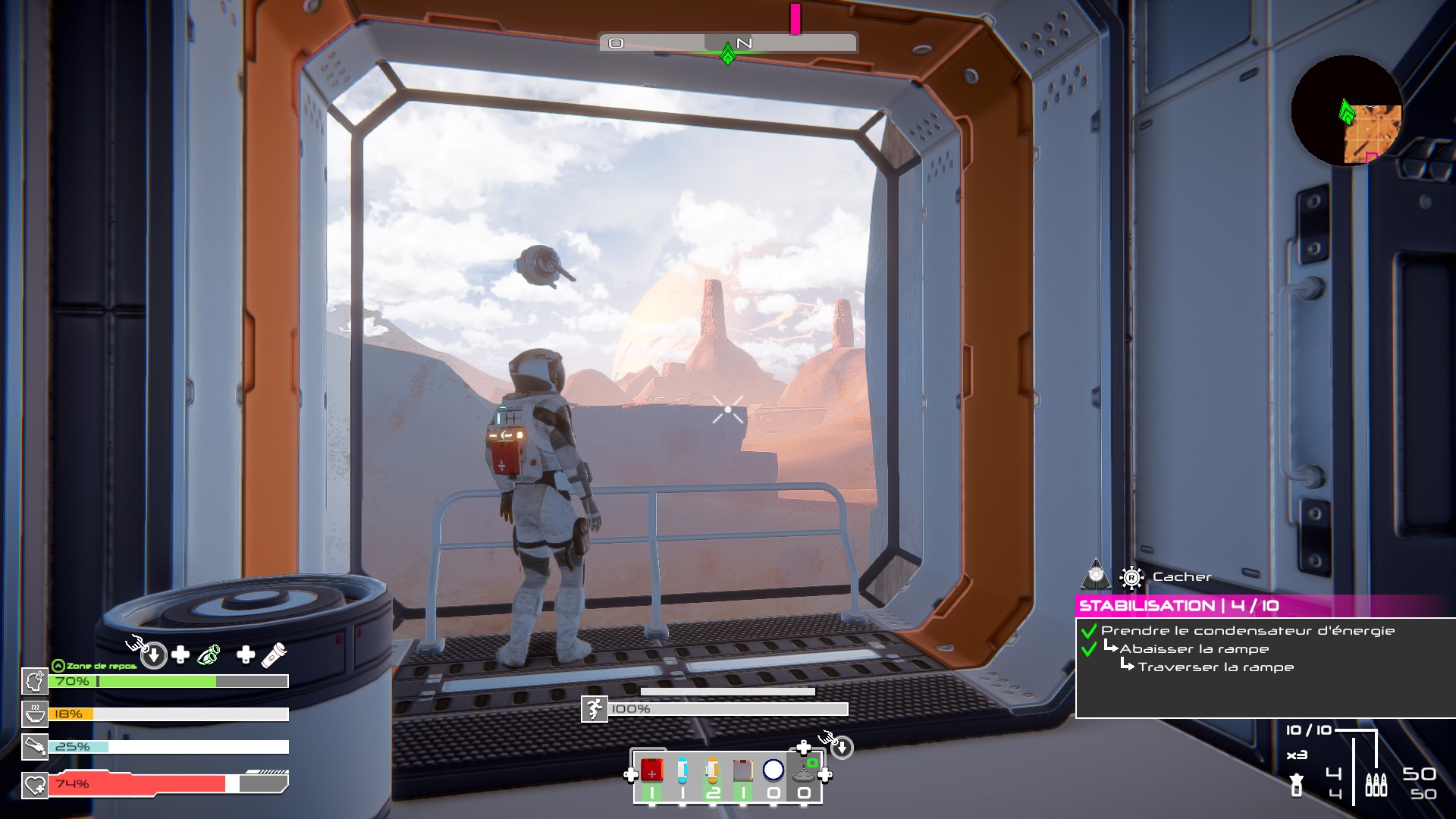Select the bullets ammo icon

(1376, 784)
